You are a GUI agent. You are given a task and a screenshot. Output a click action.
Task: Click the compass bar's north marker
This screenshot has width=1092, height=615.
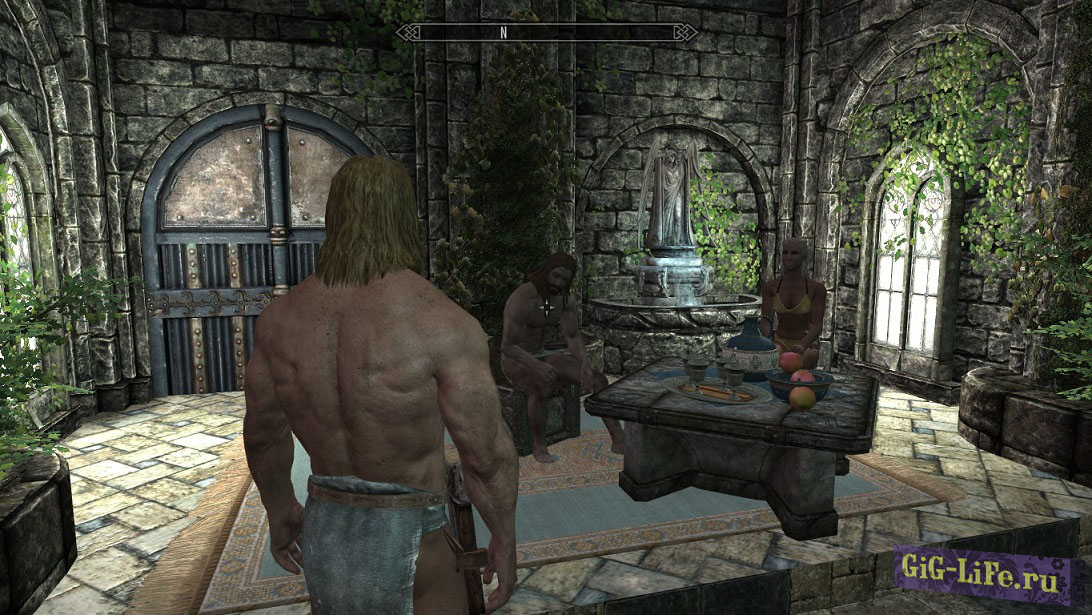pos(506,32)
